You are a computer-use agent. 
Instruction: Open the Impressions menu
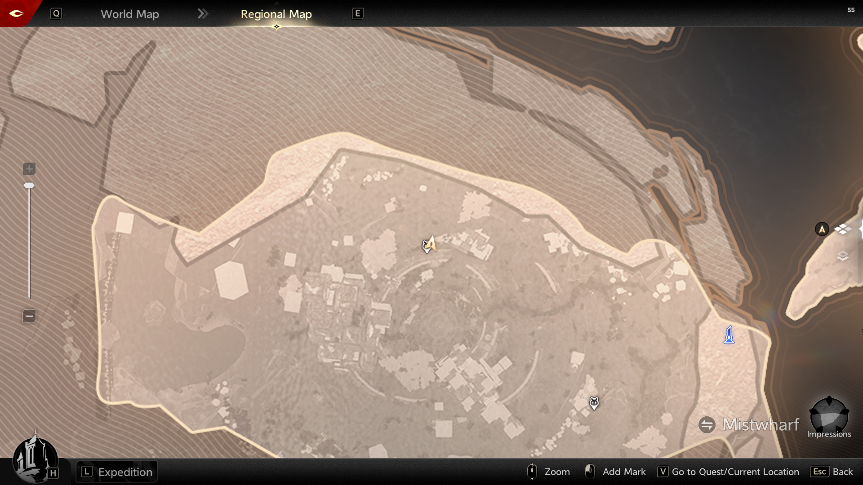click(x=829, y=416)
